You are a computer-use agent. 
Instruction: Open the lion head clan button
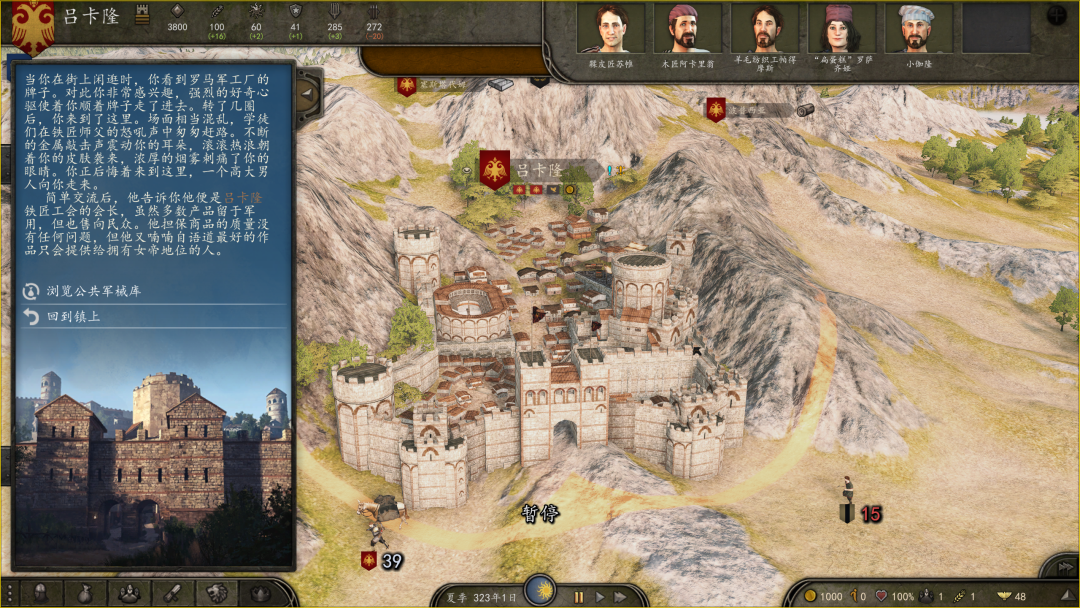(215, 593)
